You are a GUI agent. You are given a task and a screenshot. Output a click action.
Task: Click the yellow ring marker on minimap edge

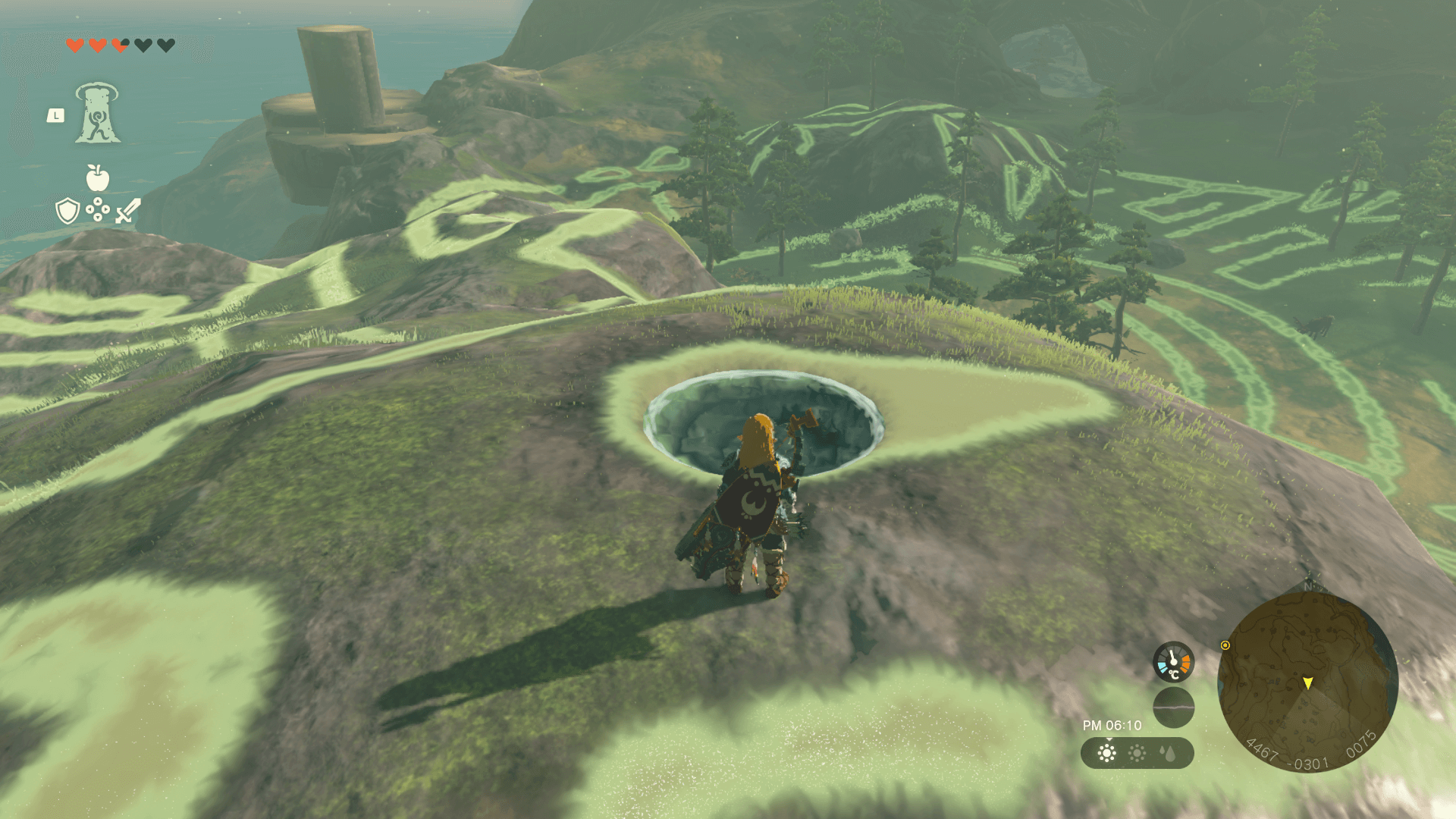1225,645
